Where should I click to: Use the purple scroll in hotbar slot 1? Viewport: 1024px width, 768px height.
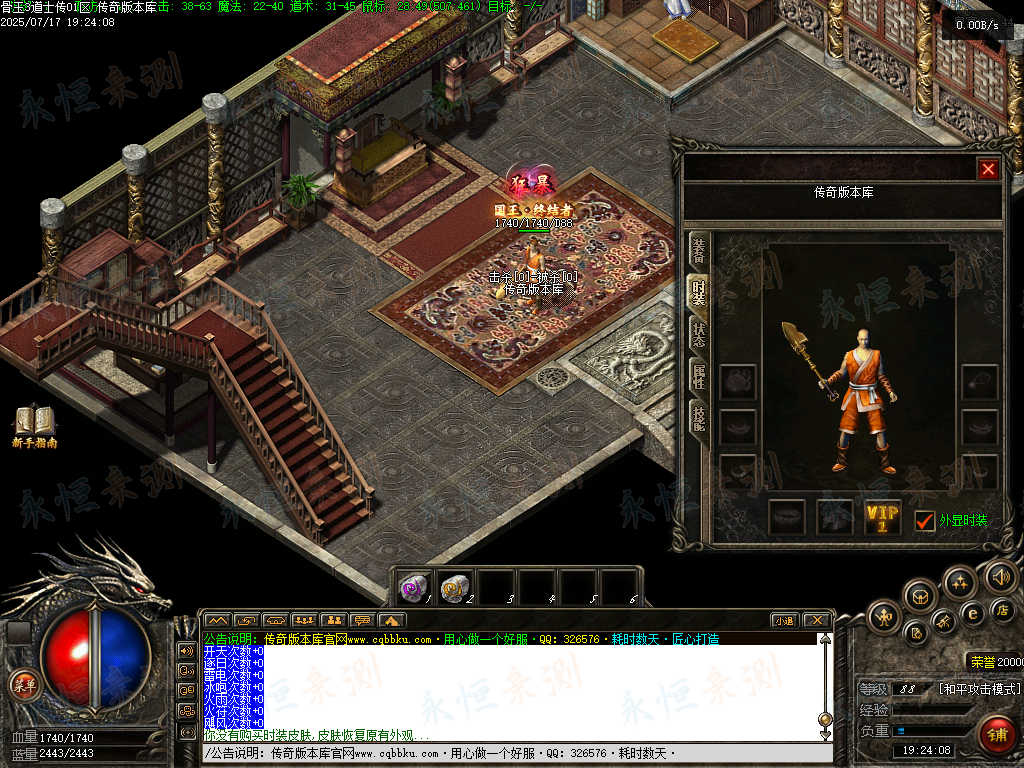pos(414,588)
